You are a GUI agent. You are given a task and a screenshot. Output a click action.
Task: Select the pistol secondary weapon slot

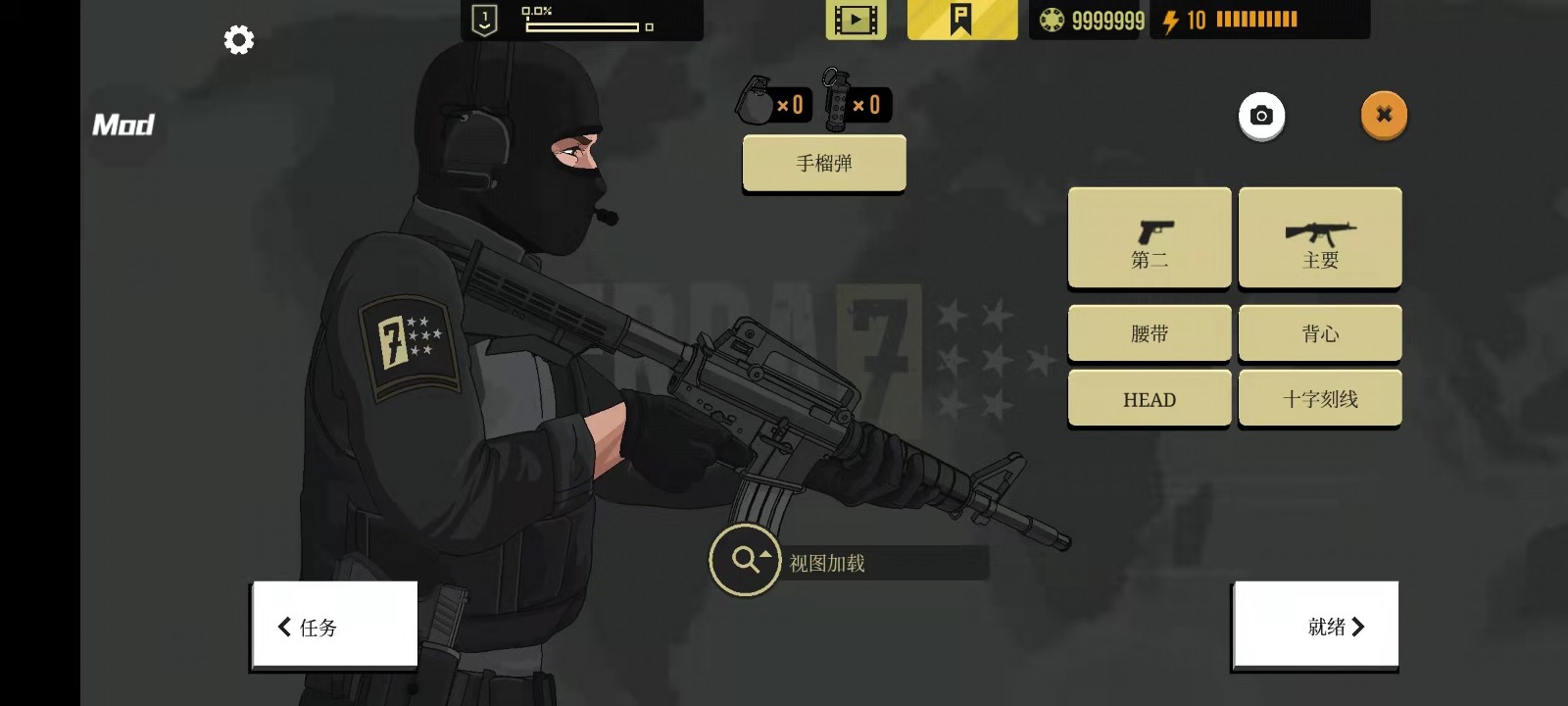pos(1149,237)
